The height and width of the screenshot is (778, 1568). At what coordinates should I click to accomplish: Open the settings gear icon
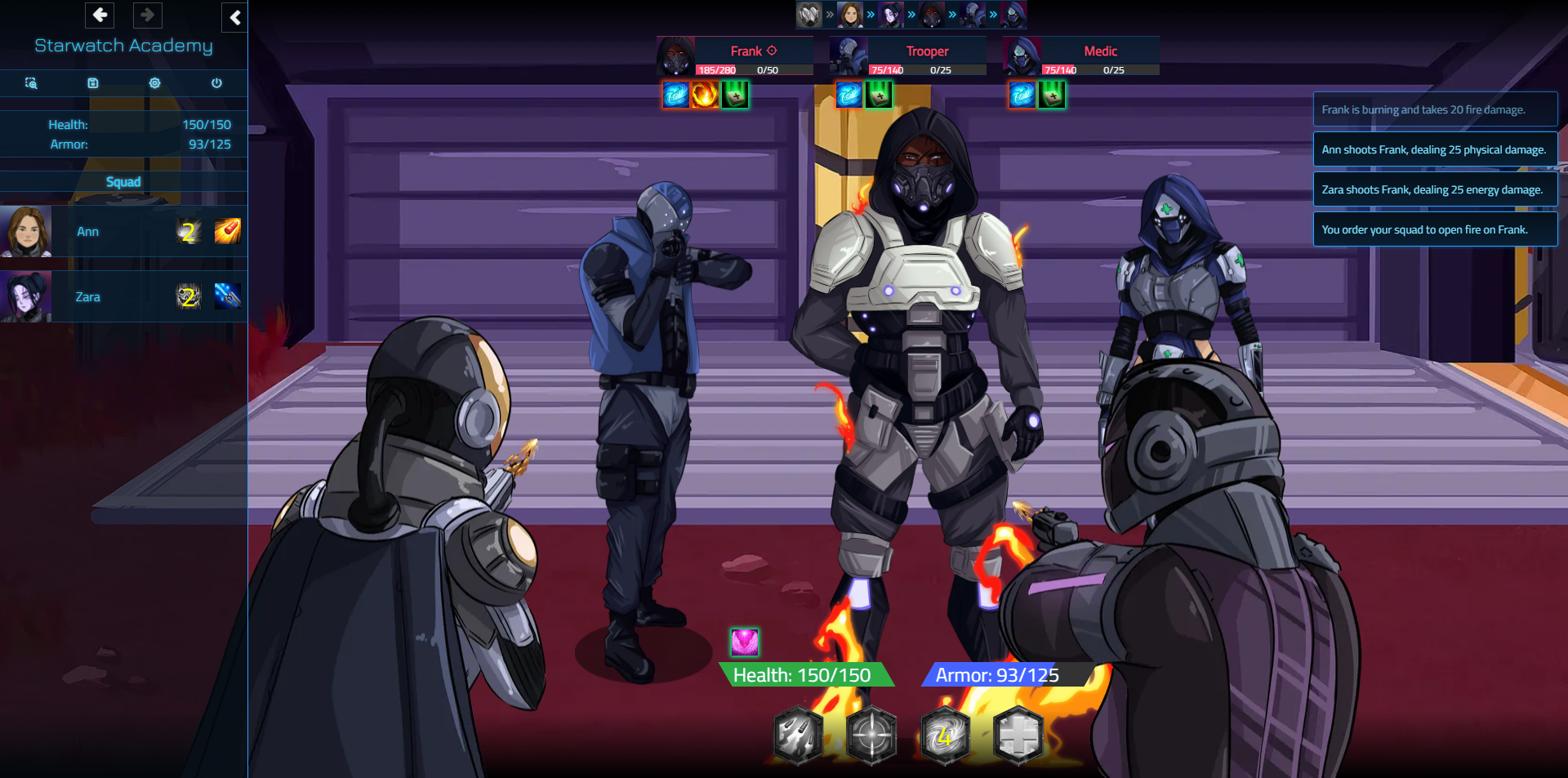coord(154,83)
